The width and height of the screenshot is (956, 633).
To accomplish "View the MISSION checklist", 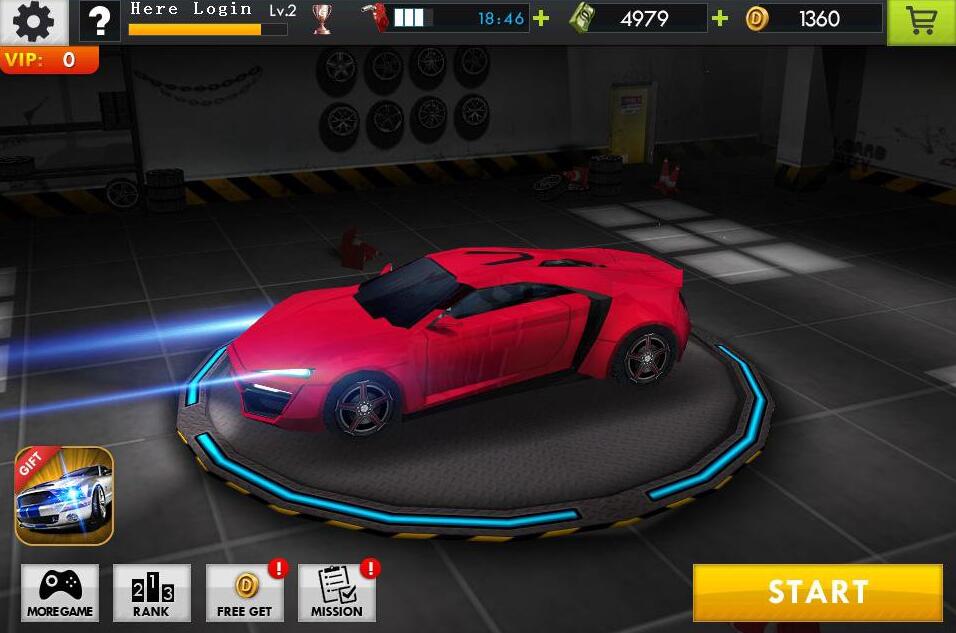I will [x=337, y=593].
